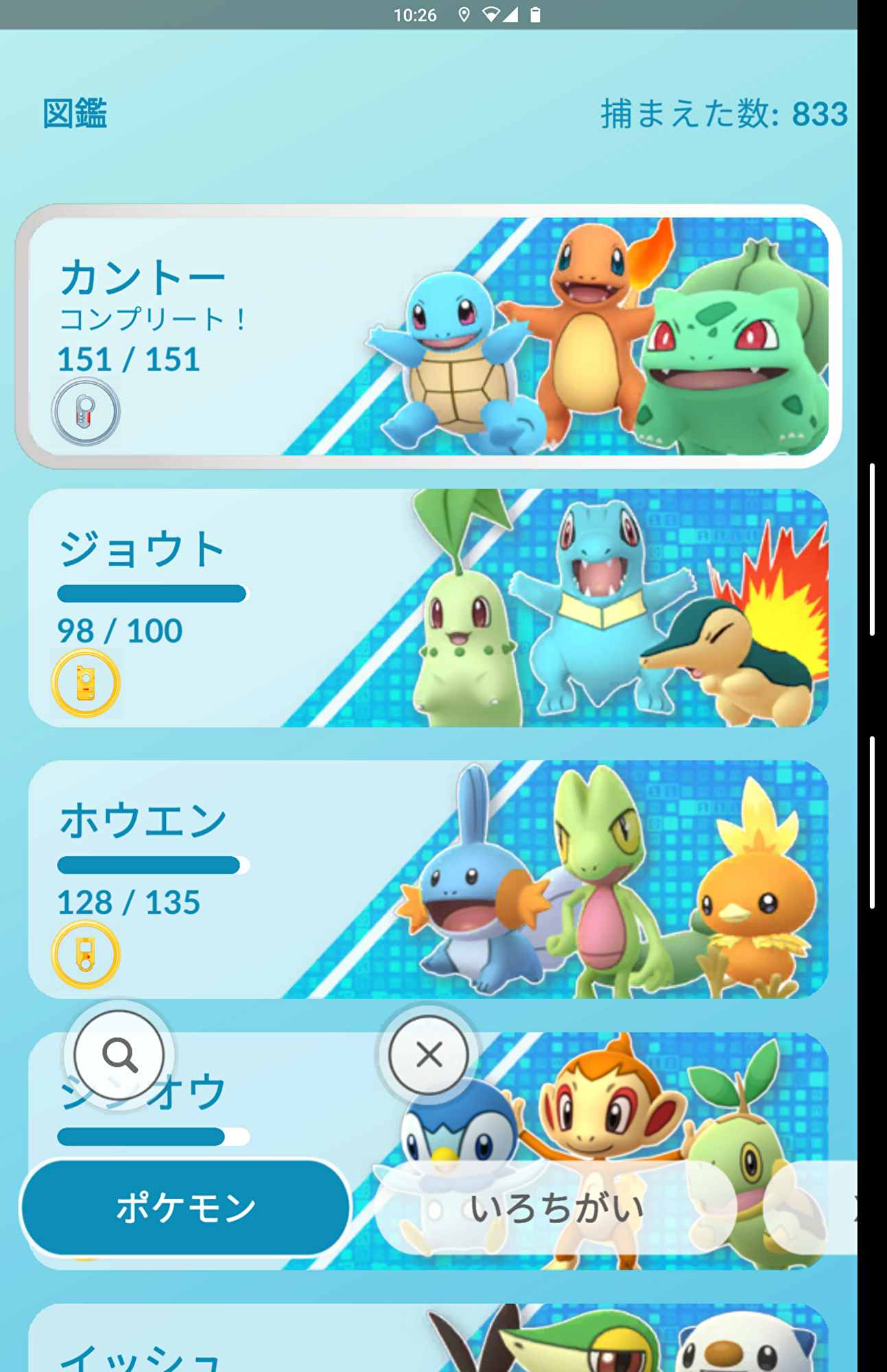Tap the silver Kanto medal icon

click(x=86, y=412)
